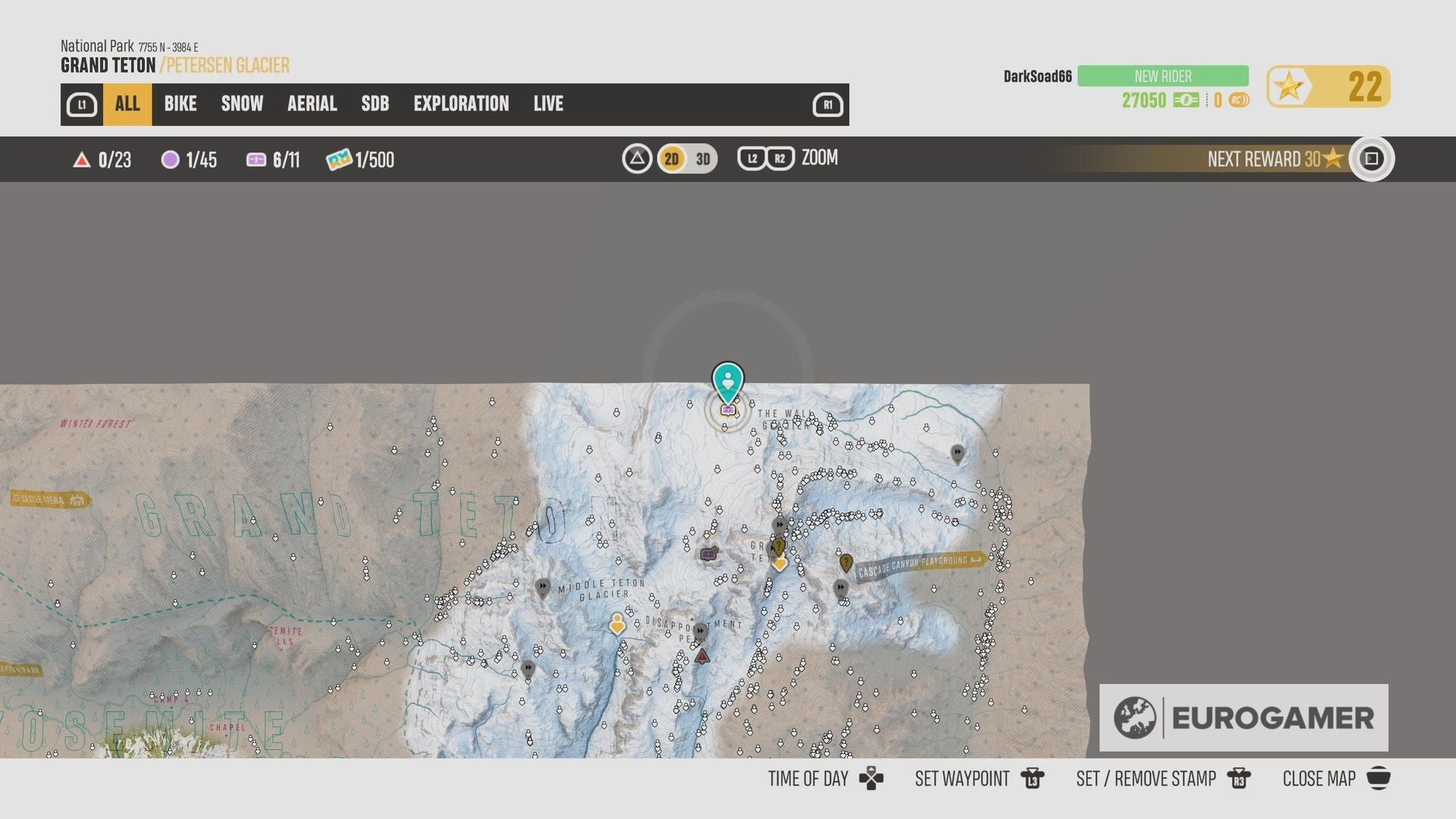Viewport: 1456px width, 819px height.
Task: Open the Cascade Canyon Playground banner
Action: tap(914, 564)
